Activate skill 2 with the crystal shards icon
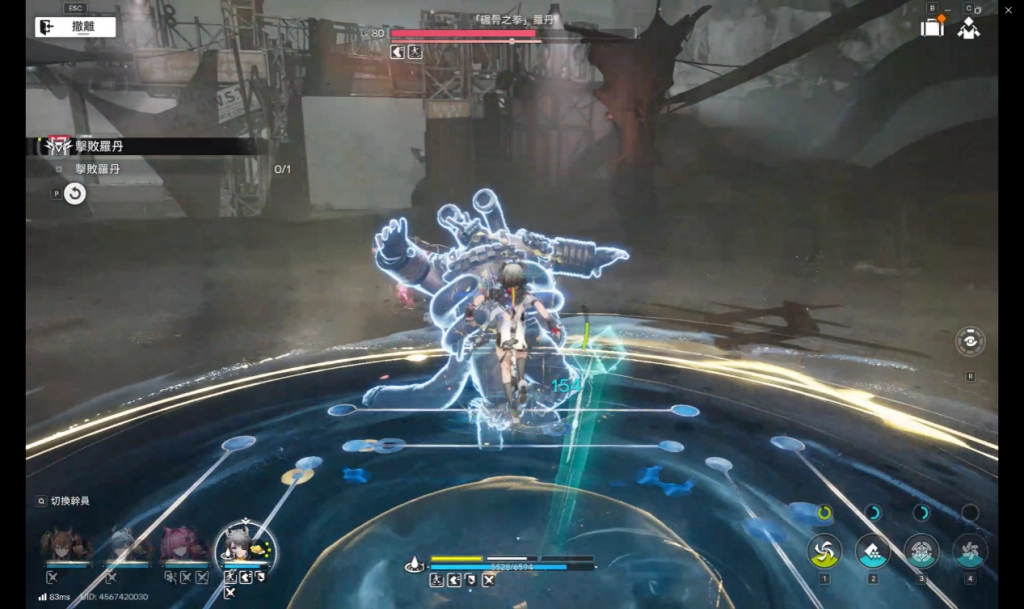 point(872,550)
